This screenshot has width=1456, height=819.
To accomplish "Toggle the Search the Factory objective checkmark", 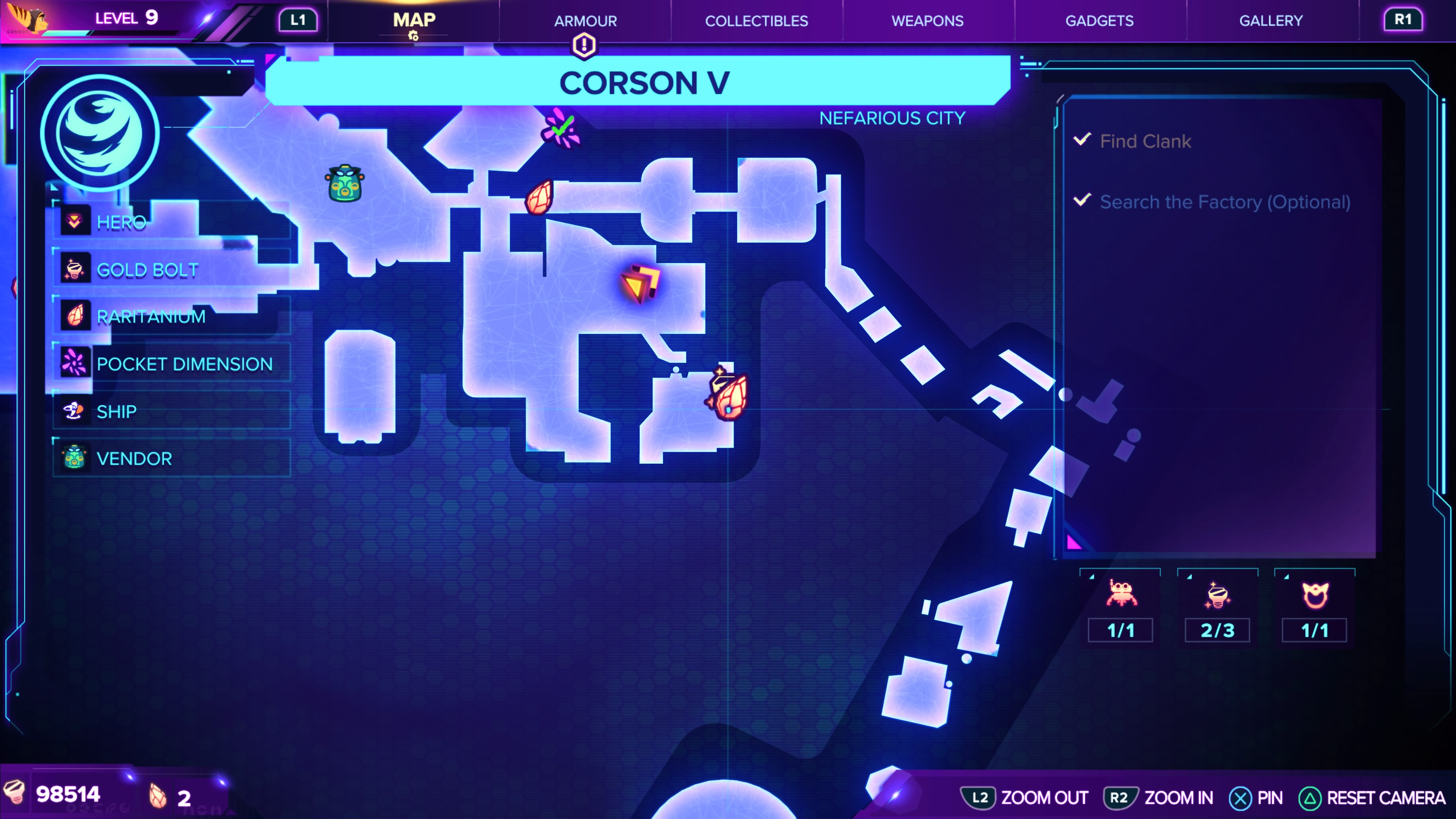I will tap(1082, 200).
